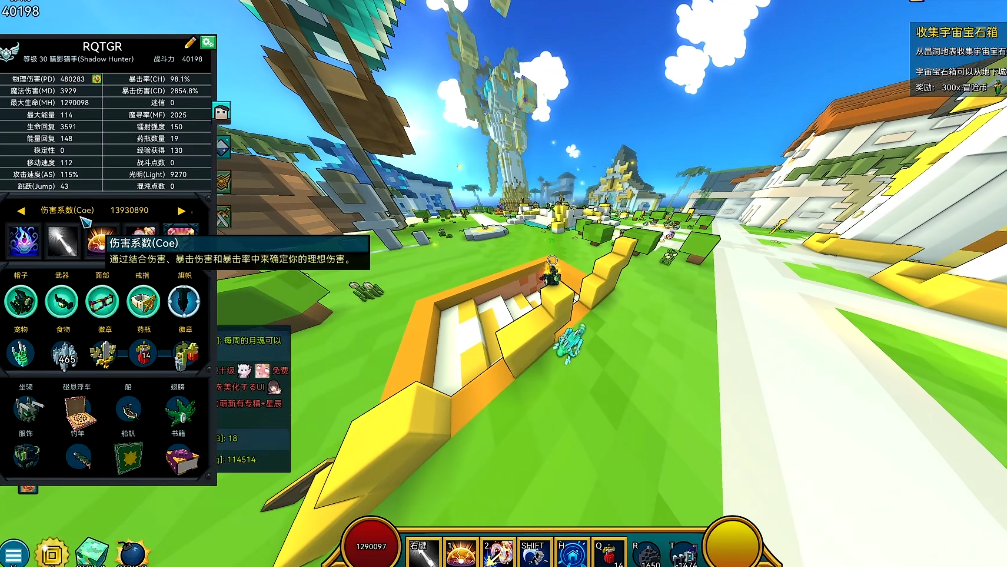Select the hat equipment slot
Viewport: 1007px width, 567px height.
21,299
